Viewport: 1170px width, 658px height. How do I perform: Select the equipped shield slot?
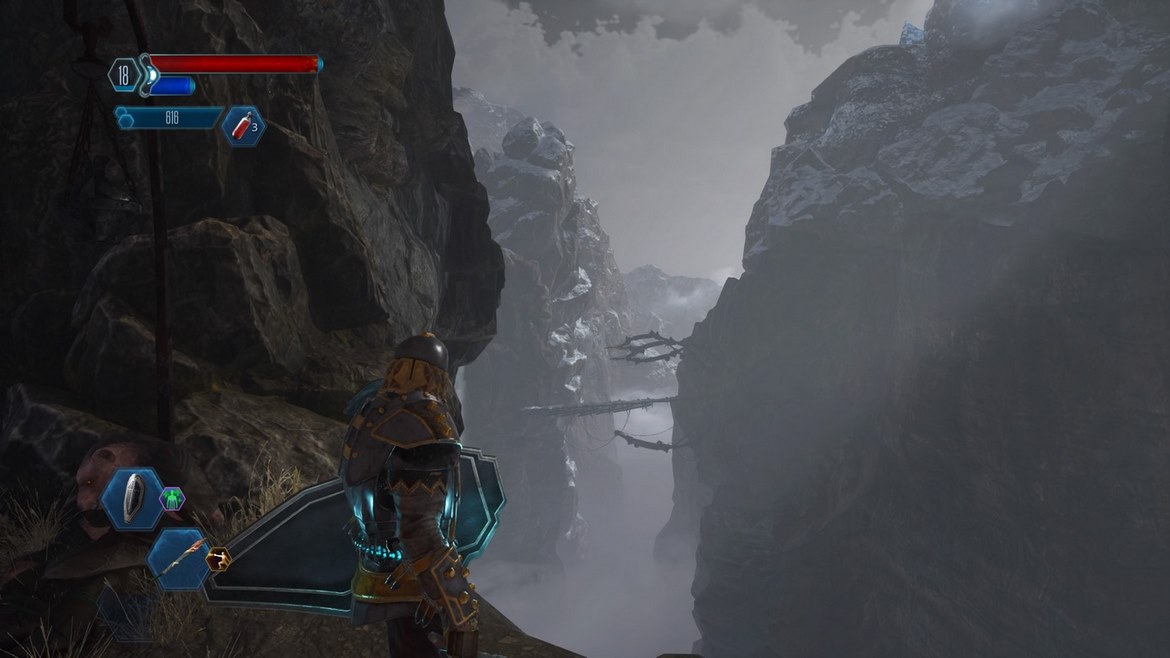tap(133, 498)
